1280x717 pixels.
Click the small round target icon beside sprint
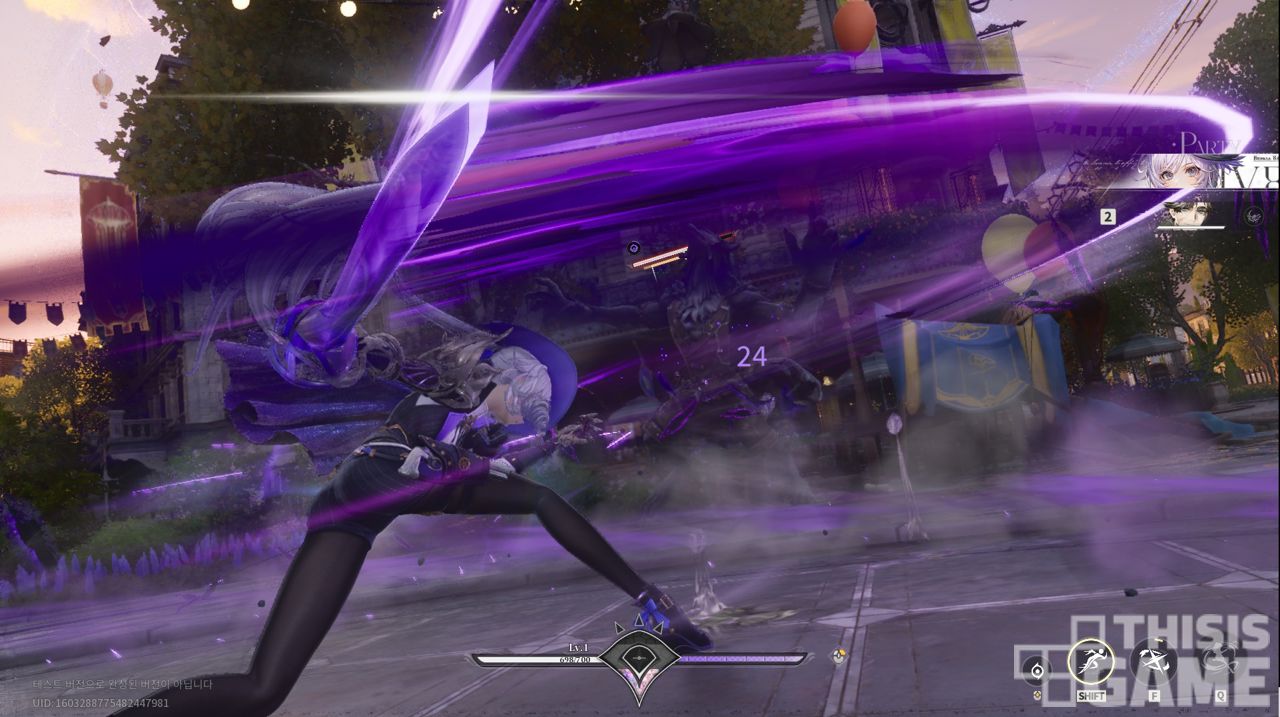pyautogui.click(x=1039, y=670)
